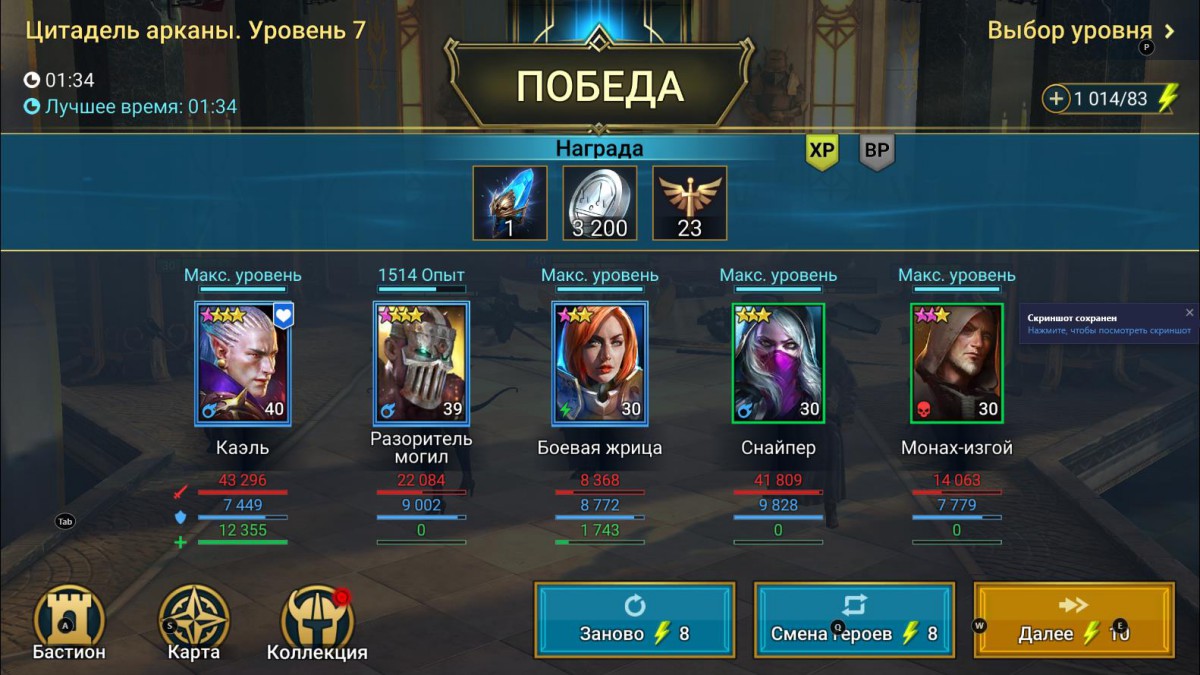Inspect the 3 200 silver reward
Image resolution: width=1200 pixels, height=675 pixels.
tap(600, 203)
